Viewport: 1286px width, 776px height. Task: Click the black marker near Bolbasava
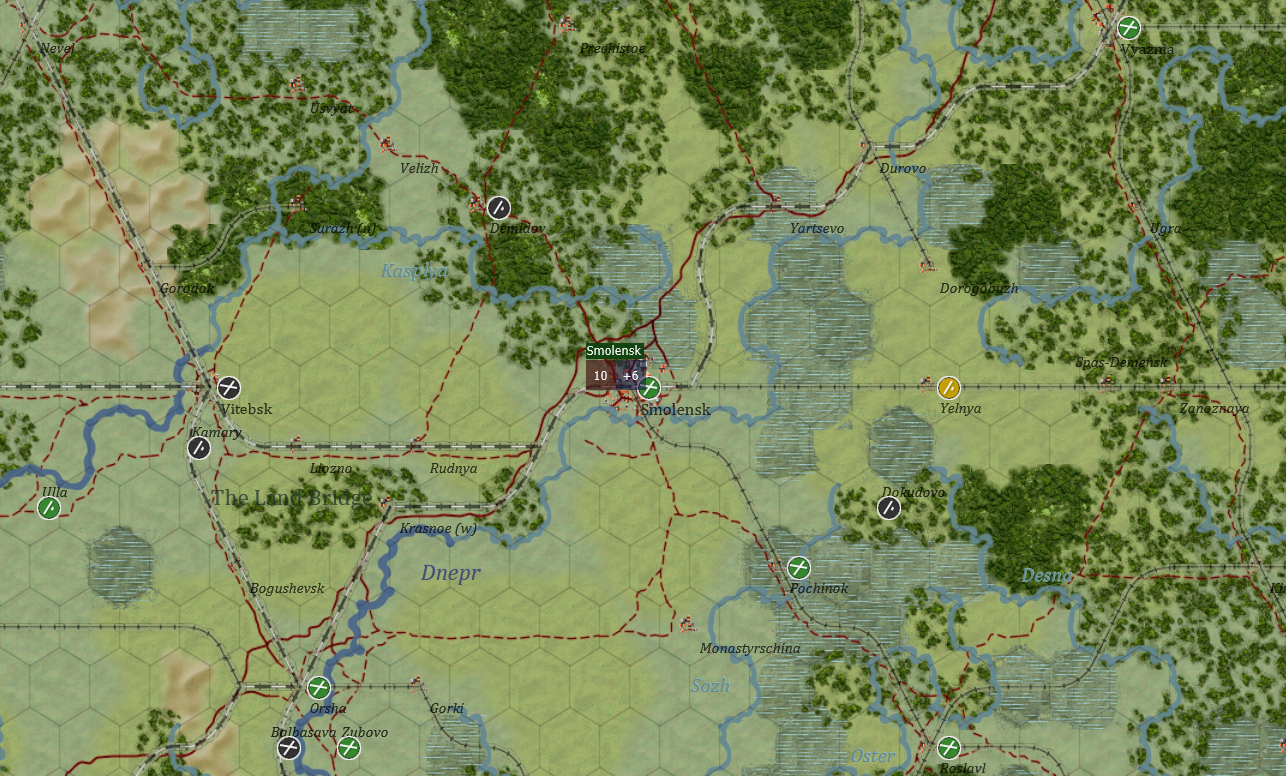click(288, 746)
